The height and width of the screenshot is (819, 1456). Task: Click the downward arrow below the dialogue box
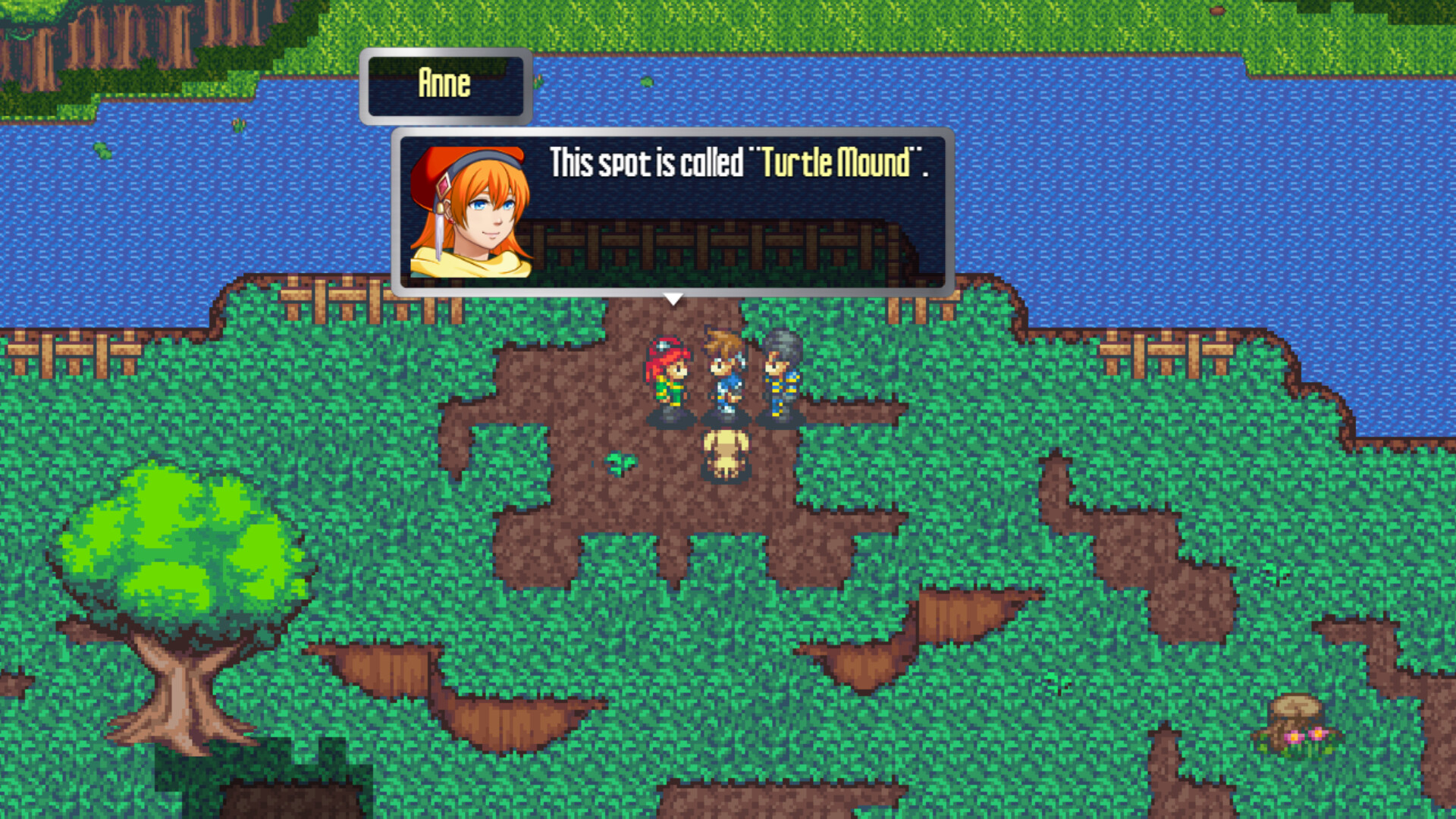[673, 299]
